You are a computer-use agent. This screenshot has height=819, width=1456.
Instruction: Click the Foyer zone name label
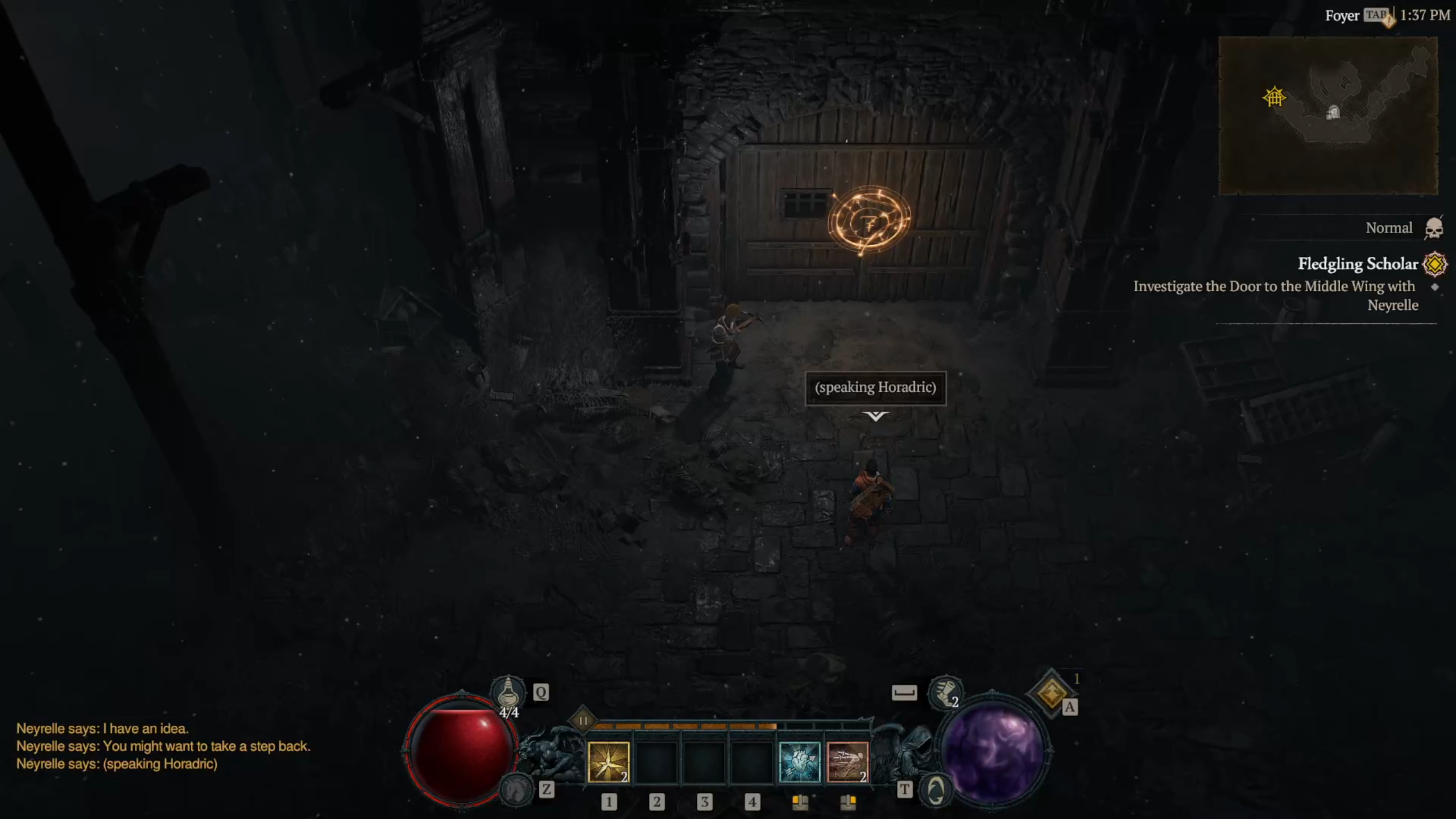click(x=1342, y=16)
